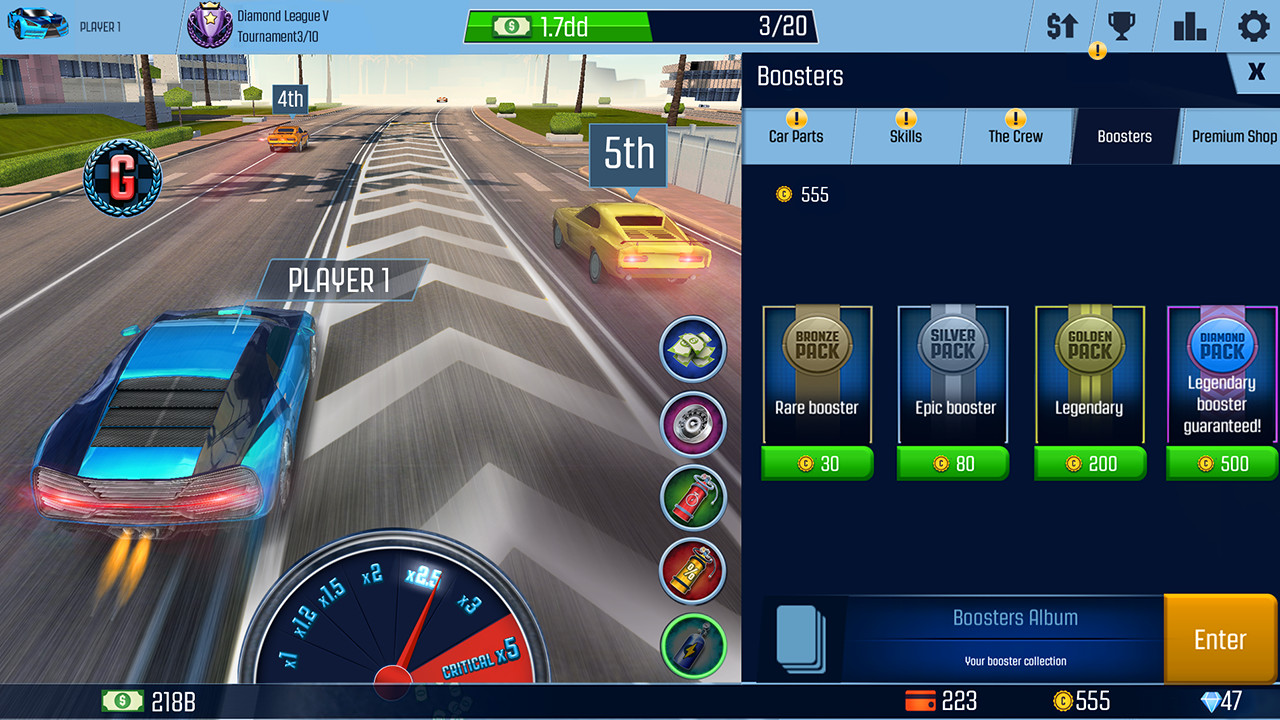Purchase the Silver Pack Epic booster for 80
1280x720 pixels.
click(953, 463)
